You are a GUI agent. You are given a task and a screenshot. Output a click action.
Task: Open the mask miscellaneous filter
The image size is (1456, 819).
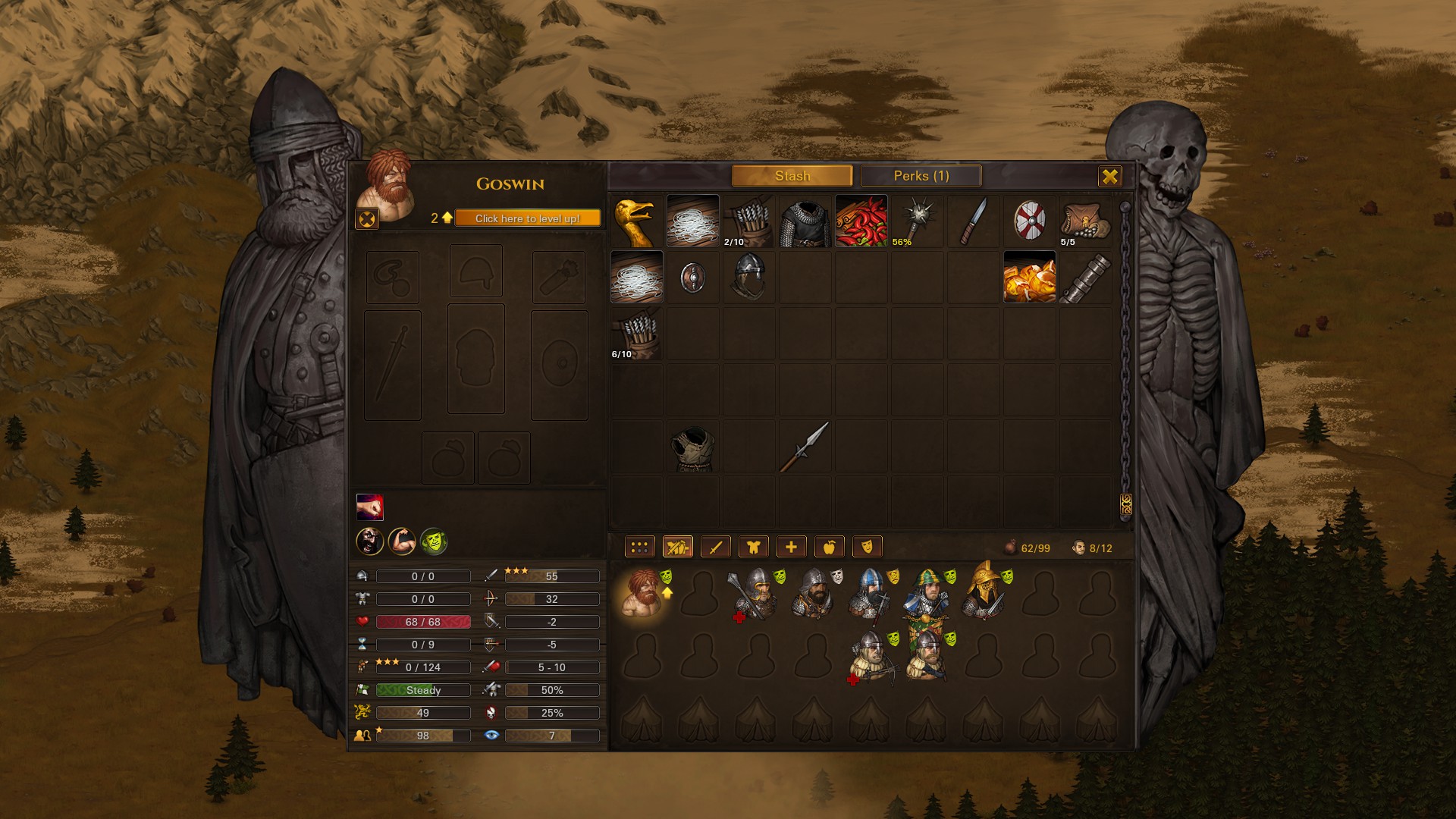866,546
